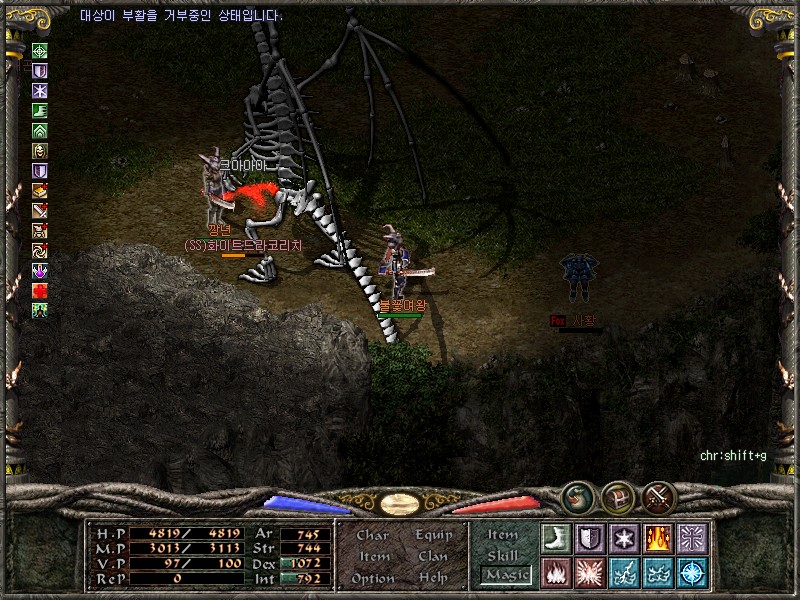Click the round green dragon button
Screen dimensions: 800x600
(576, 496)
